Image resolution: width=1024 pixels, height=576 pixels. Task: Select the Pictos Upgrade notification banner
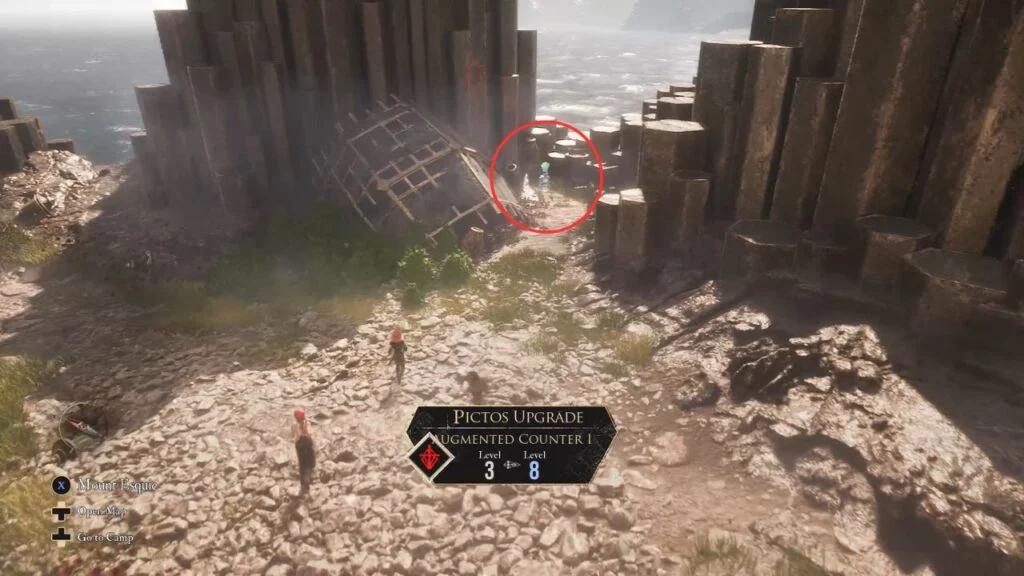coord(512,446)
